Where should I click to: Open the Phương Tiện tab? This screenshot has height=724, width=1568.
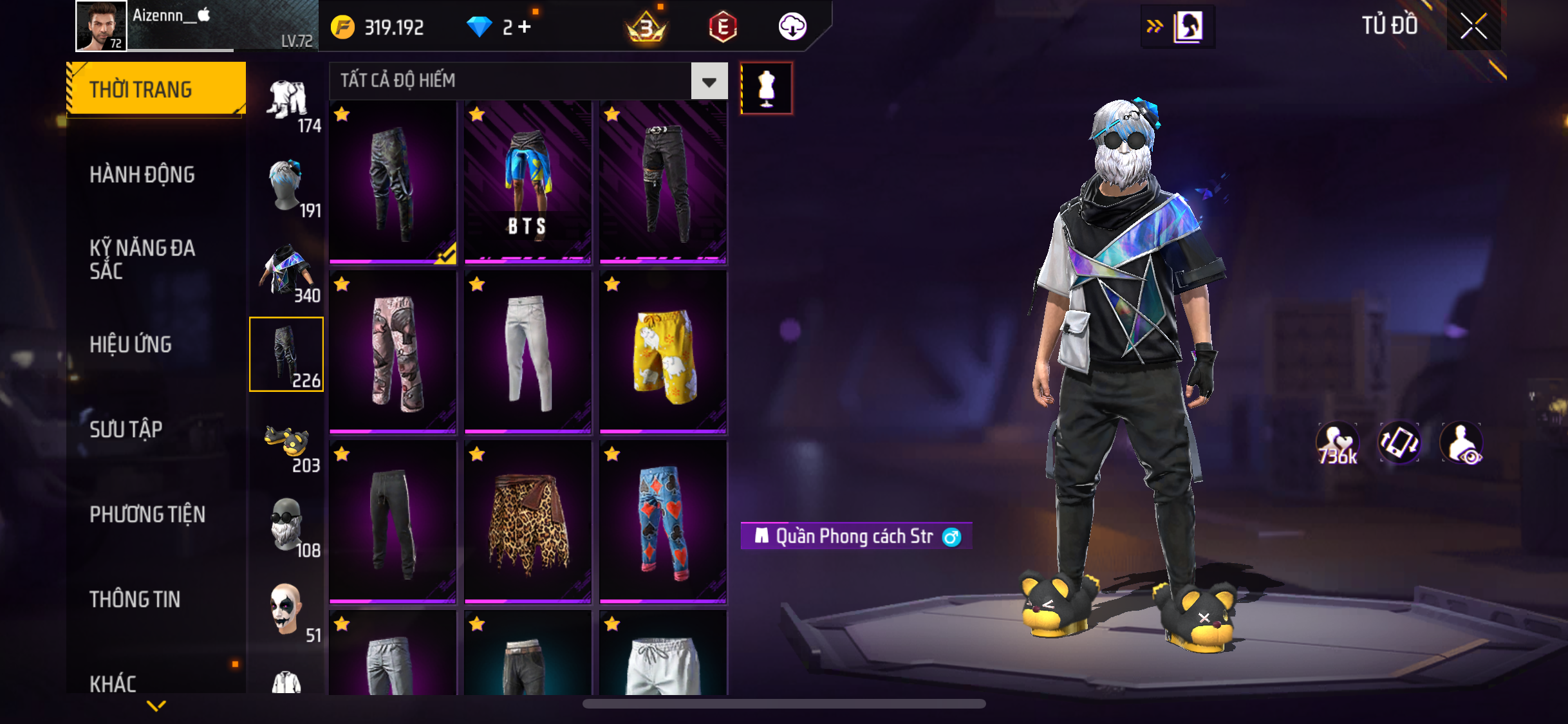pos(147,514)
